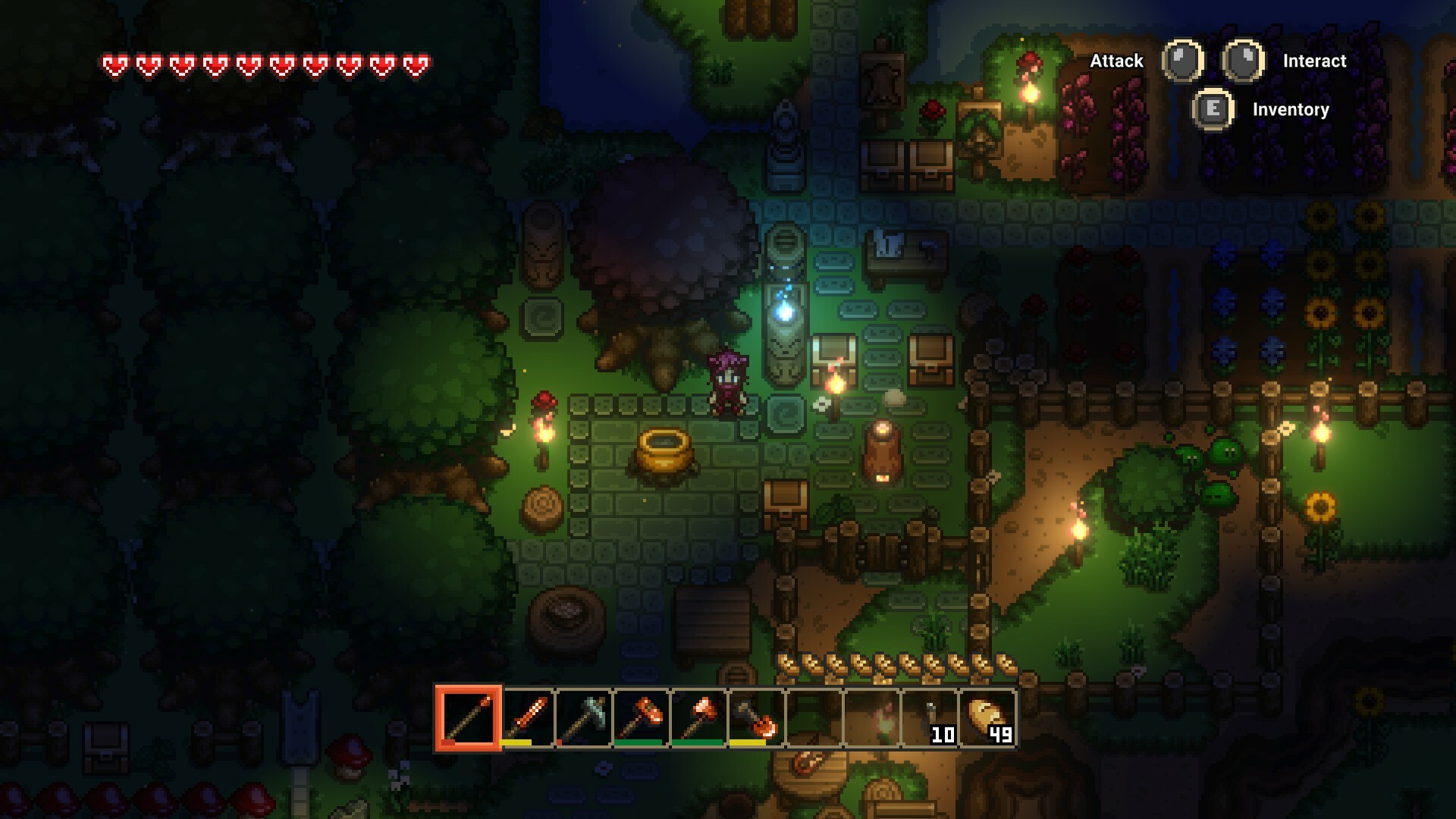Choose the bread stack of 49
This screenshot has width=1456, height=819.
click(987, 717)
